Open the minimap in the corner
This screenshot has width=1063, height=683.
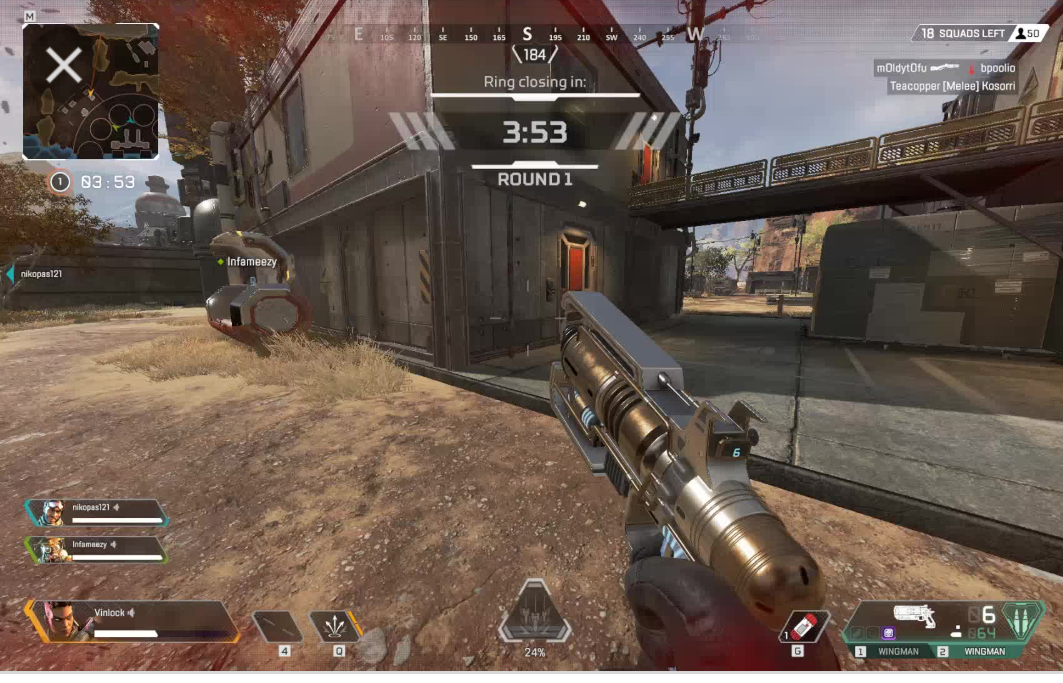[90, 92]
